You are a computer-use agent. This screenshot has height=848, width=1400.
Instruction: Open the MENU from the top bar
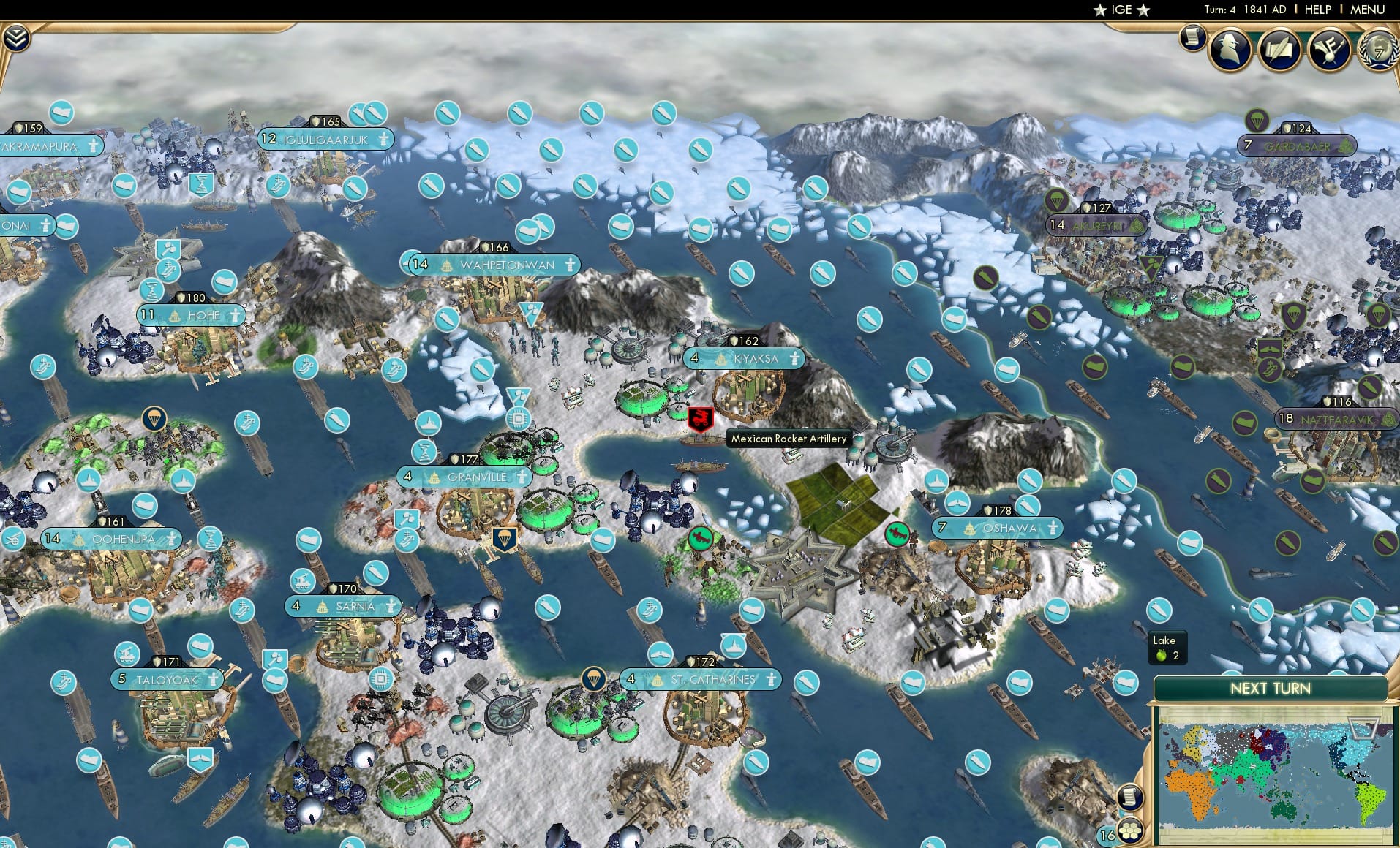1369,10
